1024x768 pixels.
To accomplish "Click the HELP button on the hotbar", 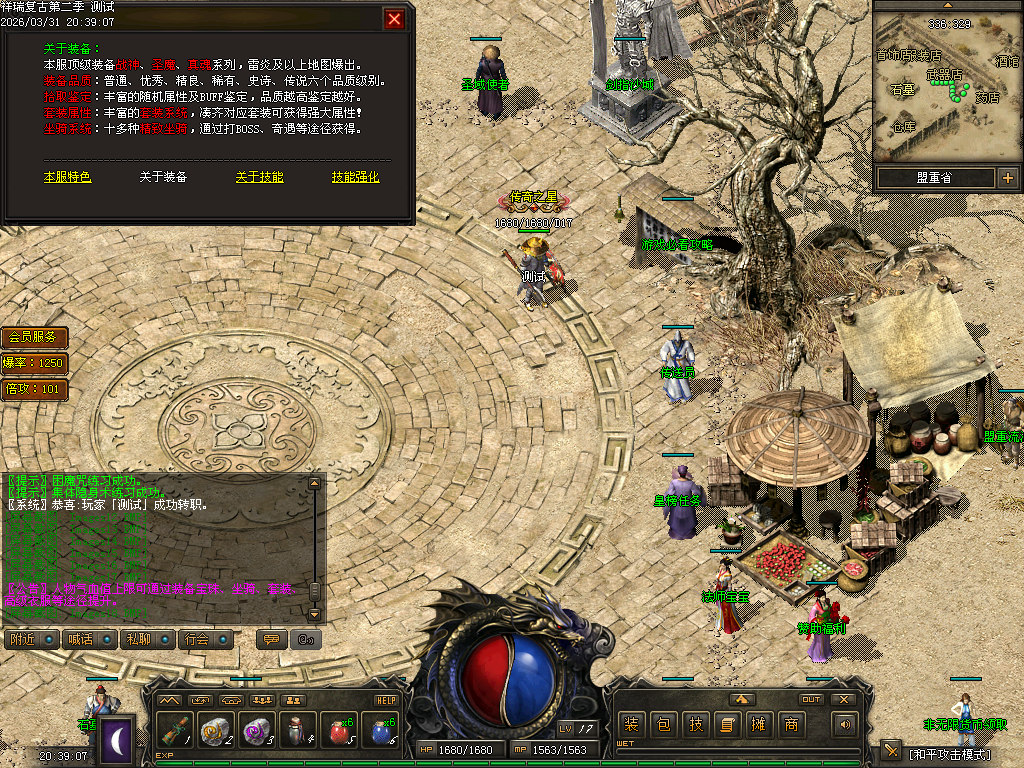I will [x=387, y=700].
